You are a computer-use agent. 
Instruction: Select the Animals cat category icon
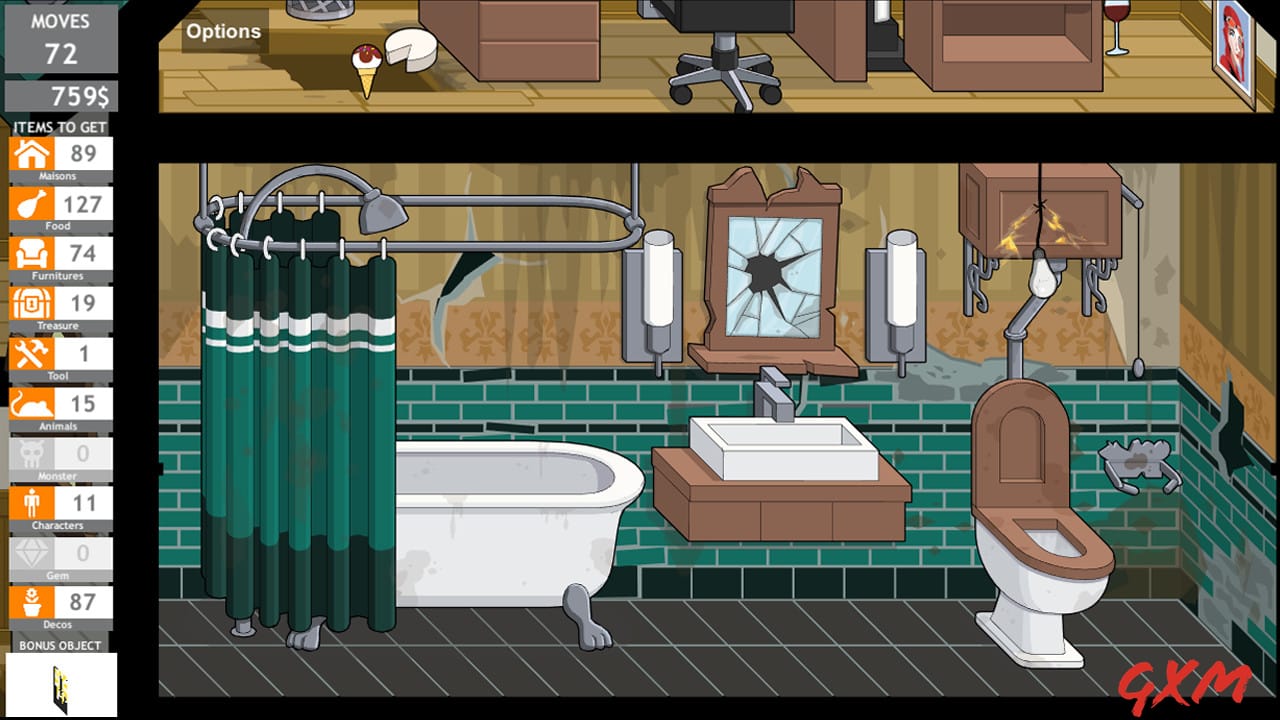(x=32, y=404)
